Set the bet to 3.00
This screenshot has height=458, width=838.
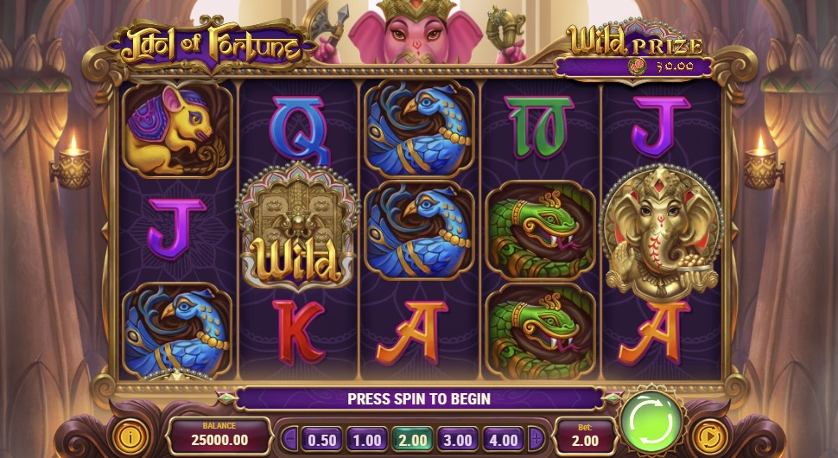(x=456, y=438)
